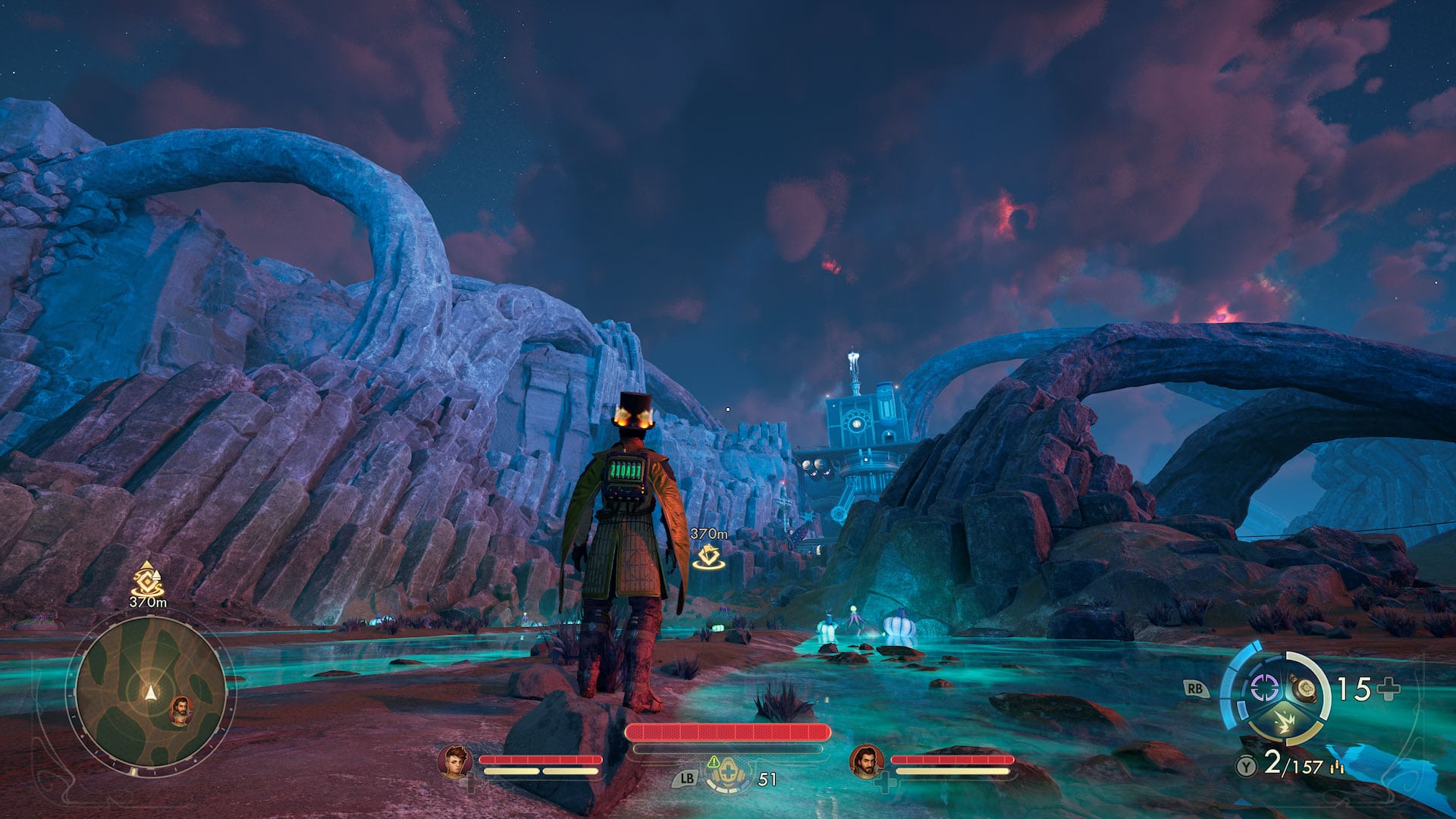This screenshot has width=1456, height=819.
Task: Click the quest objective icon above the minimap
Action: (147, 579)
